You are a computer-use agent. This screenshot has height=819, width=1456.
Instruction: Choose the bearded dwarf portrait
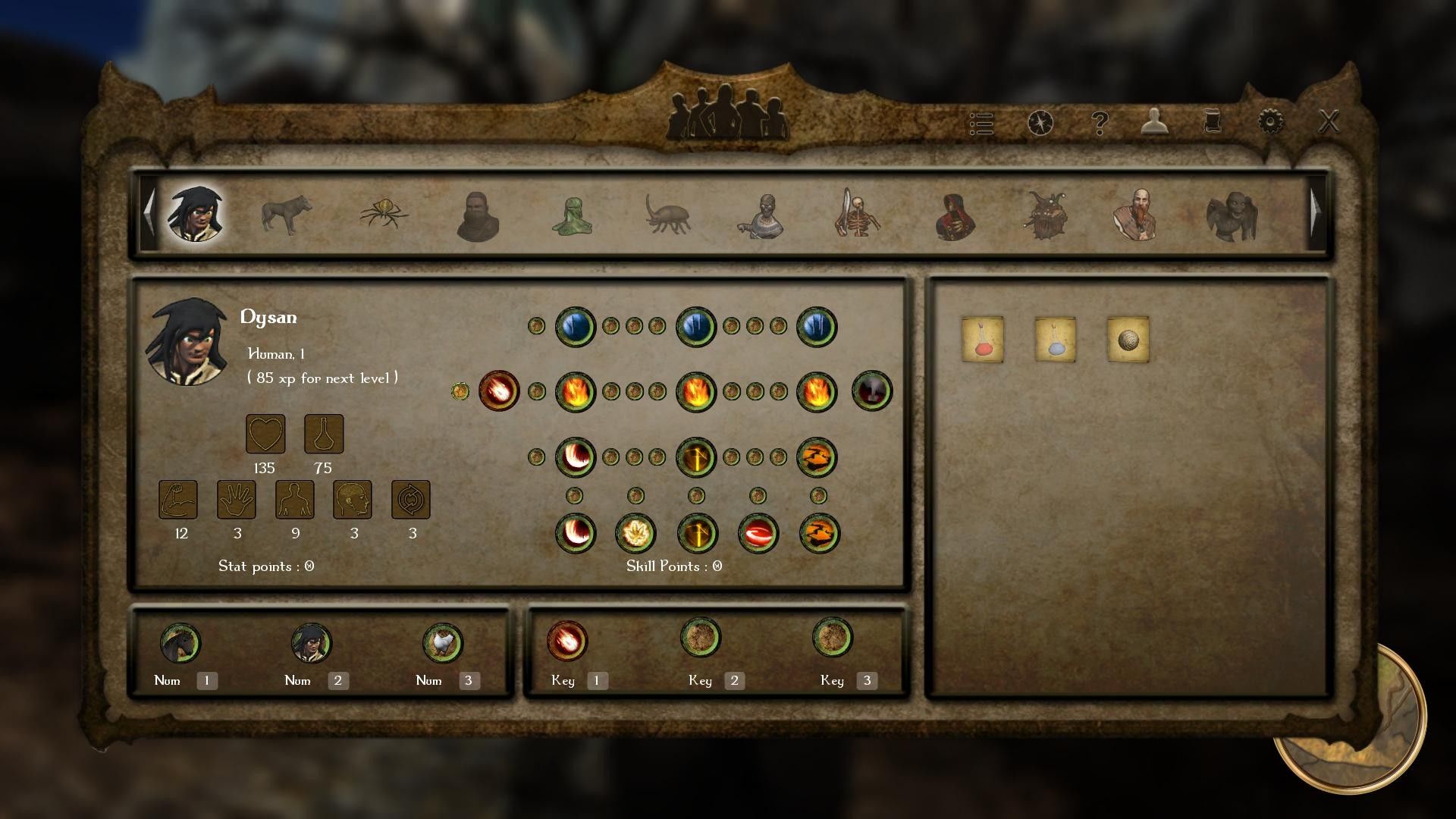click(x=1136, y=215)
